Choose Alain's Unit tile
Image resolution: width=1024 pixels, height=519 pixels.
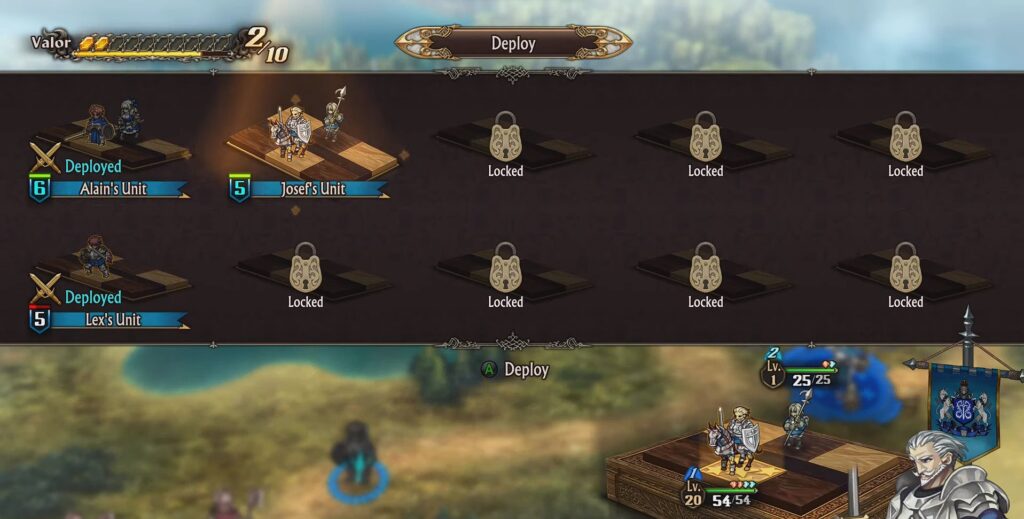110,145
